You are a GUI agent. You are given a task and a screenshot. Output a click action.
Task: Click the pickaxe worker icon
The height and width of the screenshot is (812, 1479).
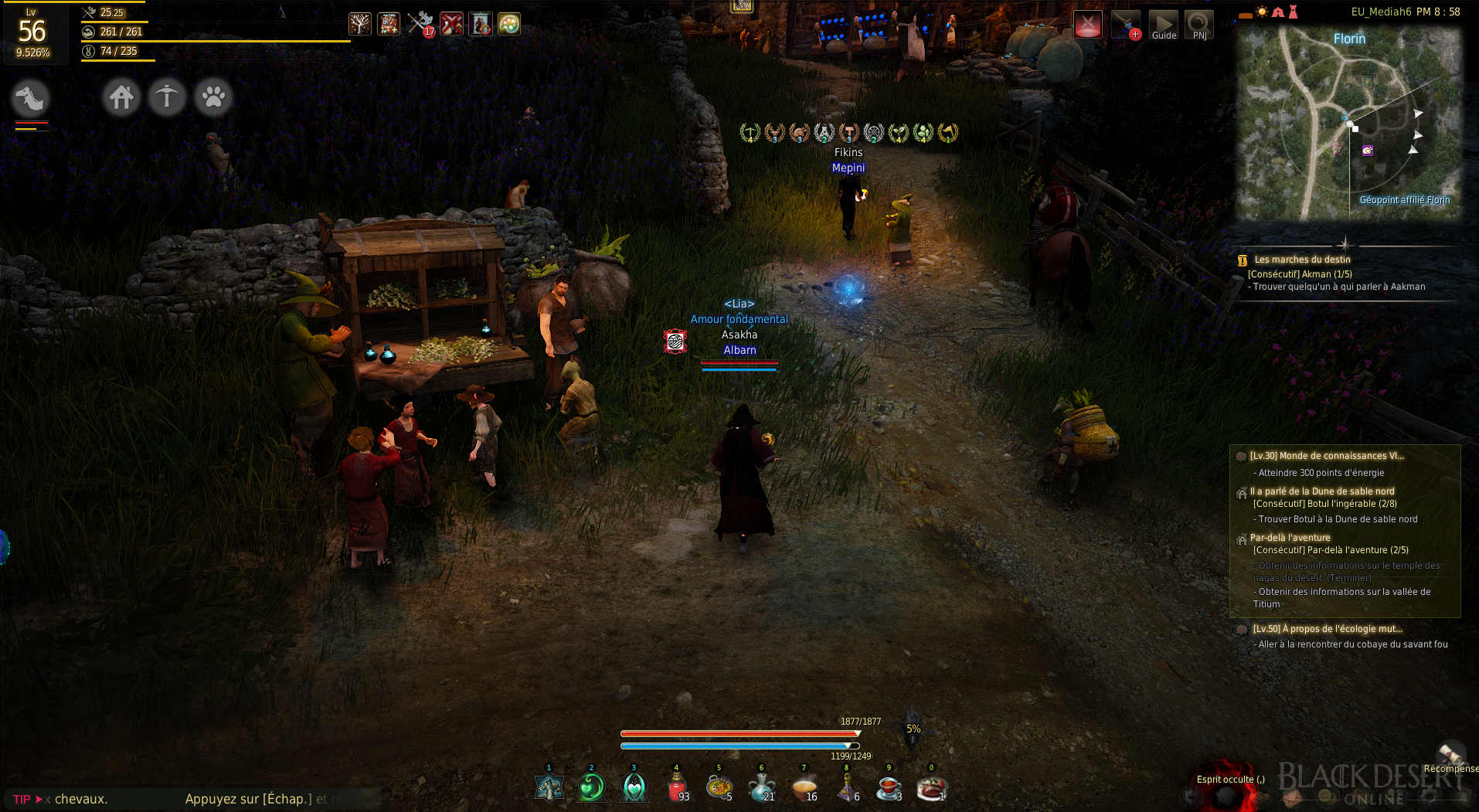pos(167,98)
